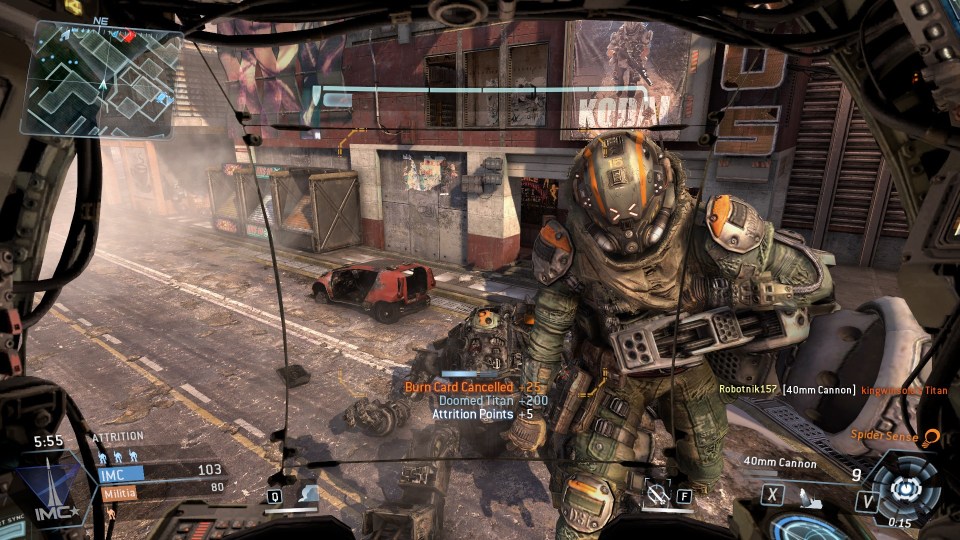Activate the tactical ability icon beside Q
Screen dimensions: 960x540
click(308, 493)
